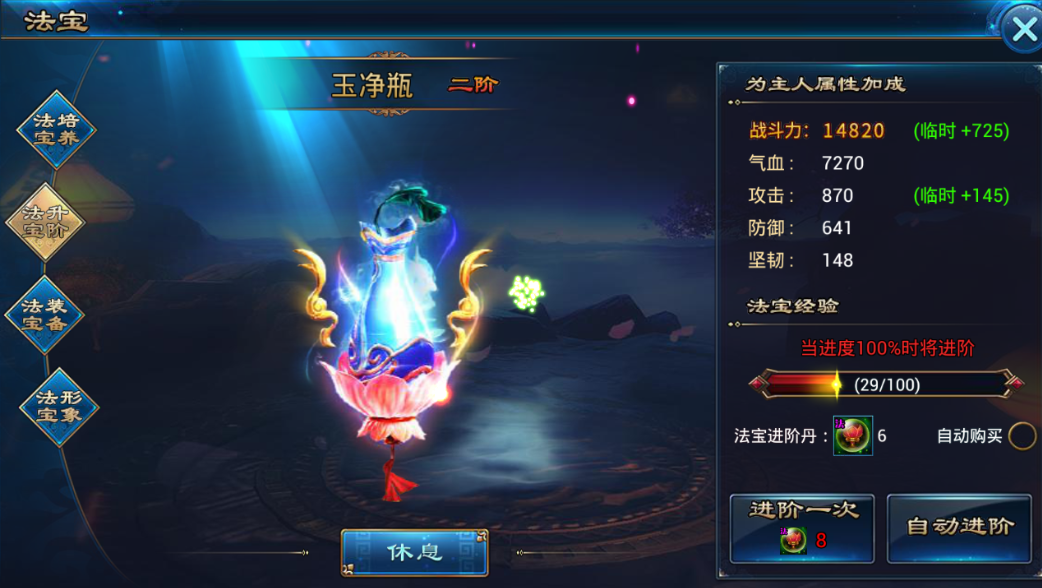Screen dimensions: 1042x588
Task: Click the 休息 button
Action: pyautogui.click(x=414, y=552)
